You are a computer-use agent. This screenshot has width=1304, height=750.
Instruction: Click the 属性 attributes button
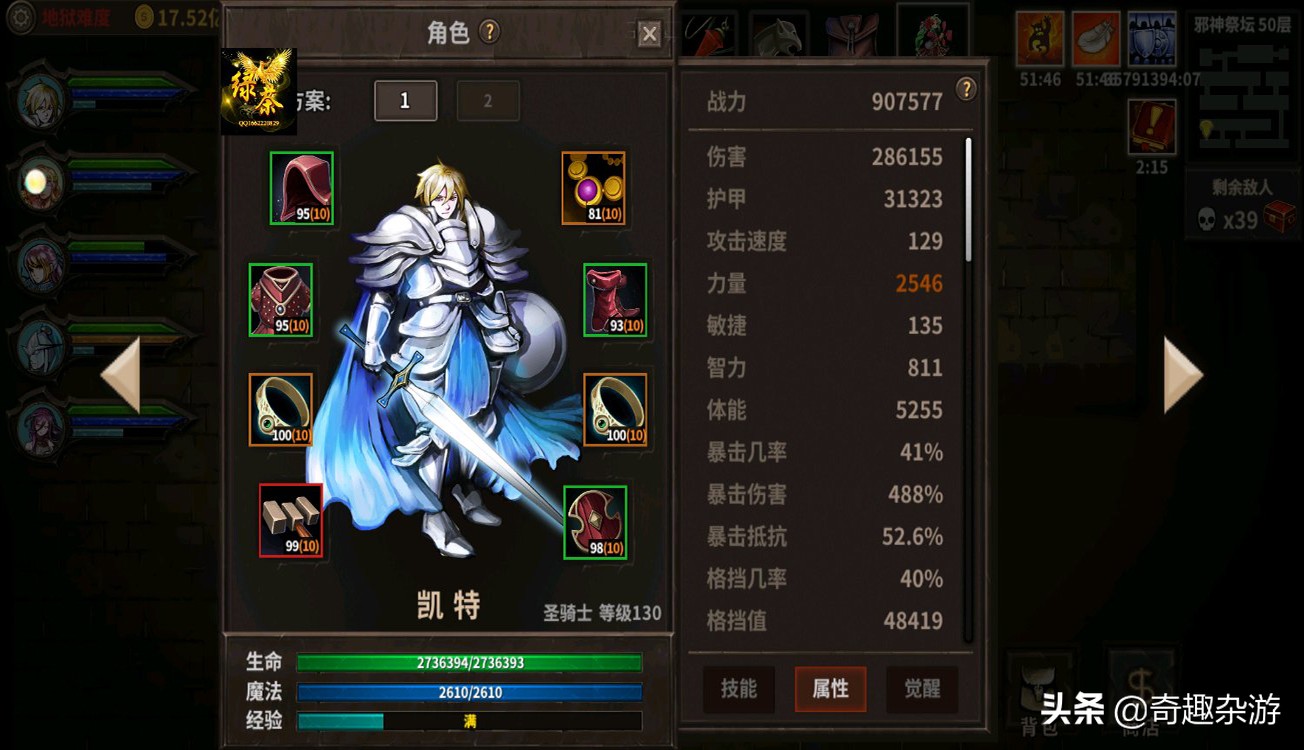pyautogui.click(x=830, y=689)
